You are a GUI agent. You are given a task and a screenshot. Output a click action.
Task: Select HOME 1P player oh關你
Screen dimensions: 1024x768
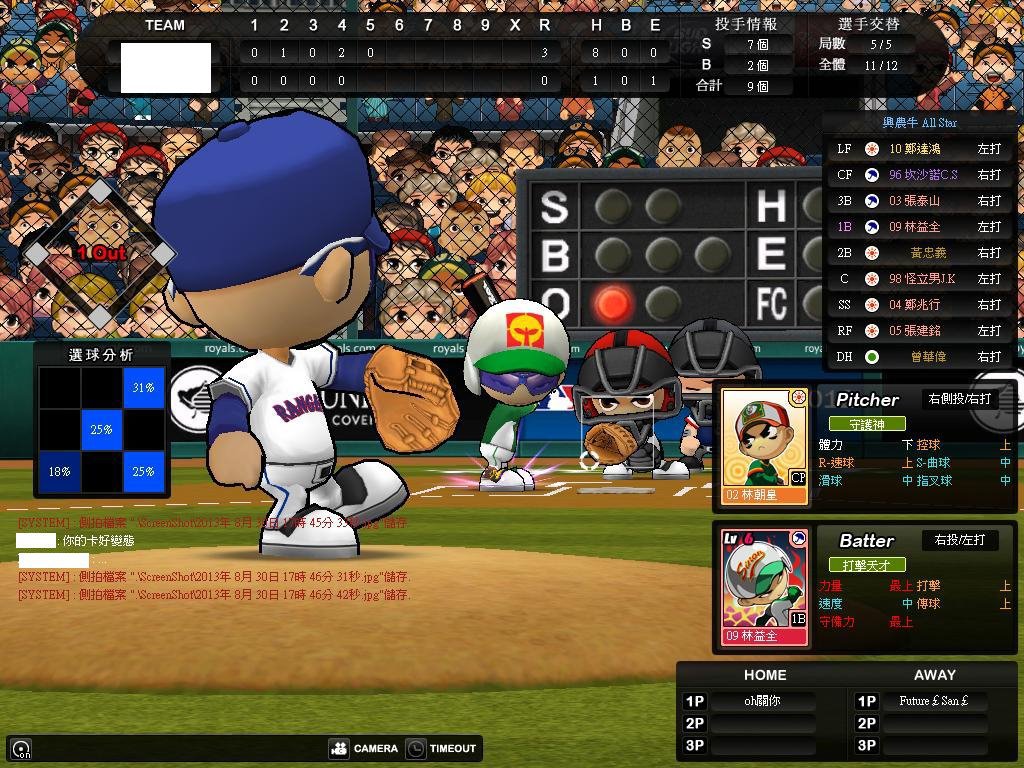point(761,701)
